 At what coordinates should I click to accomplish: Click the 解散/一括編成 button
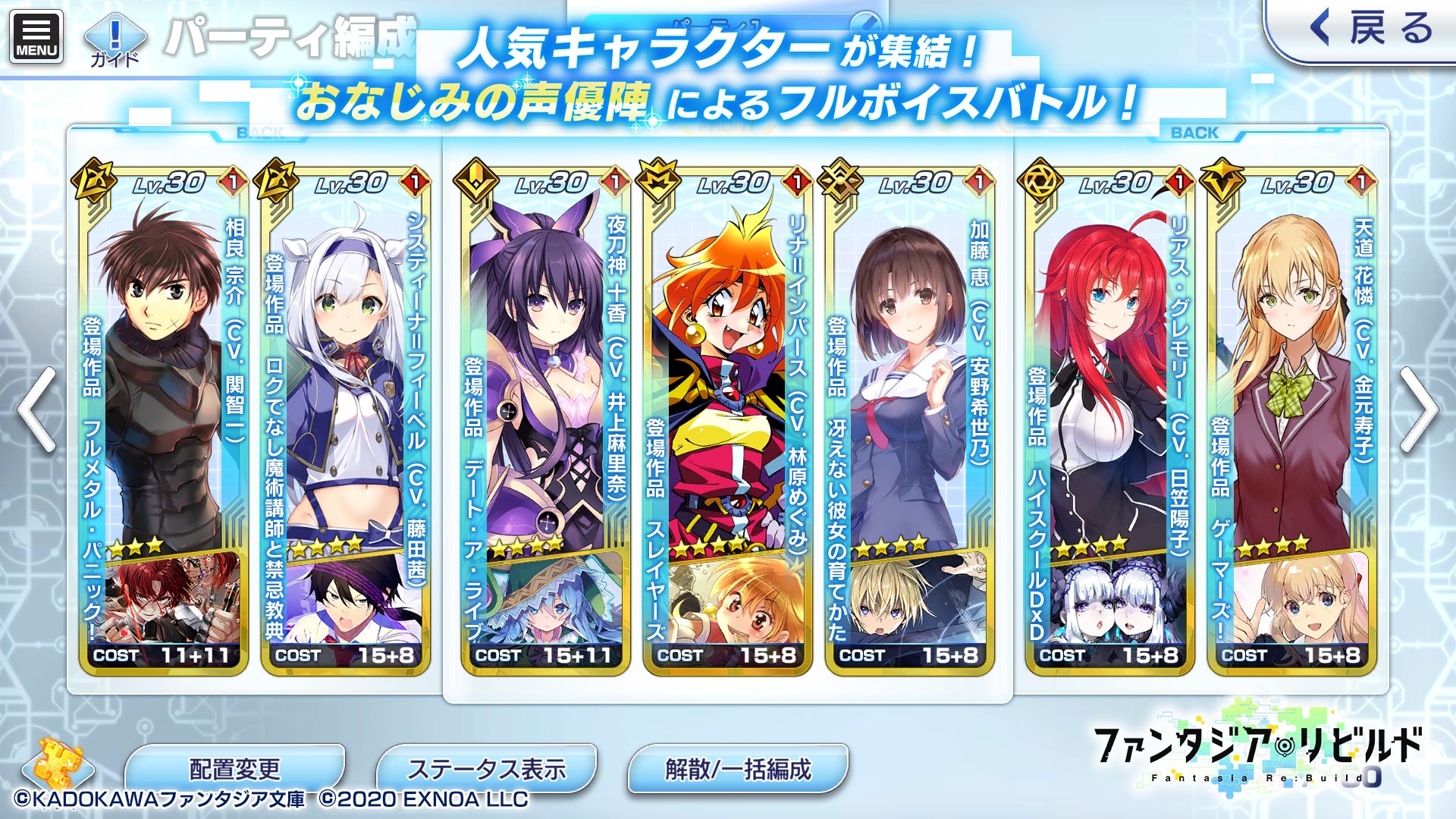738,769
